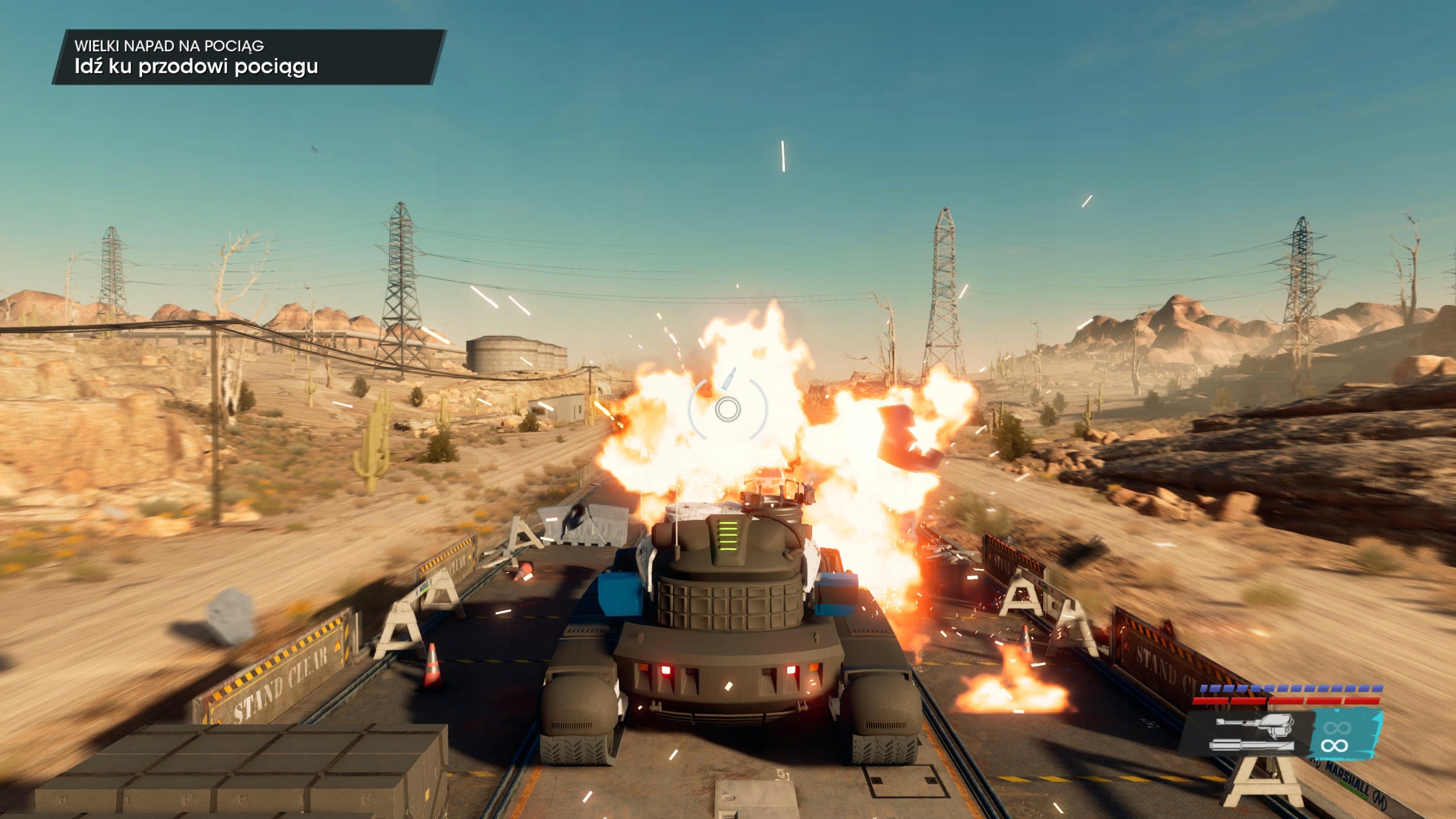
Task: Click the tank cannon weapon icon
Action: (1254, 734)
